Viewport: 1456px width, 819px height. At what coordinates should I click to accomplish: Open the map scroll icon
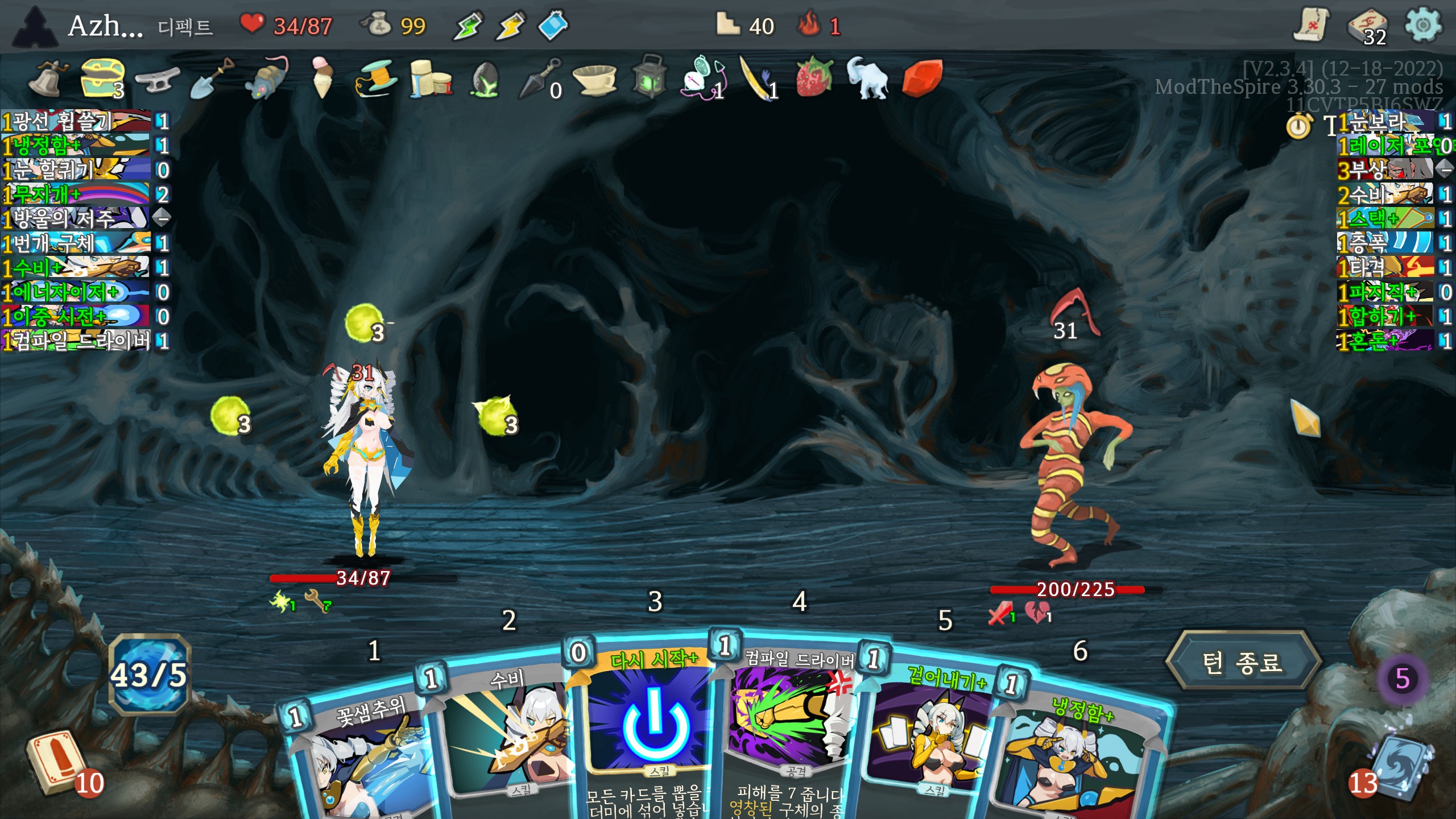(x=1312, y=26)
